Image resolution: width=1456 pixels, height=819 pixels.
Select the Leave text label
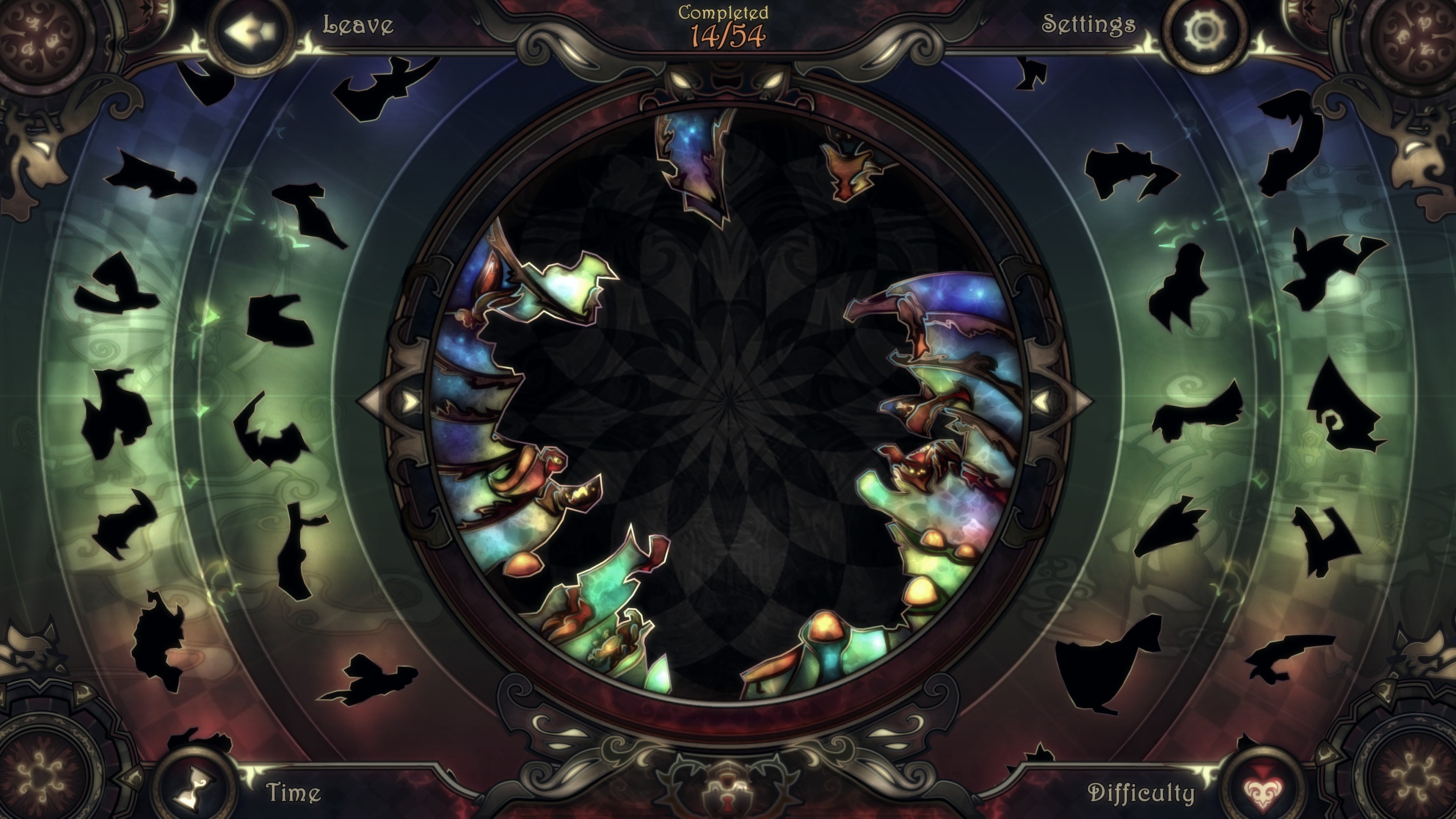[358, 25]
